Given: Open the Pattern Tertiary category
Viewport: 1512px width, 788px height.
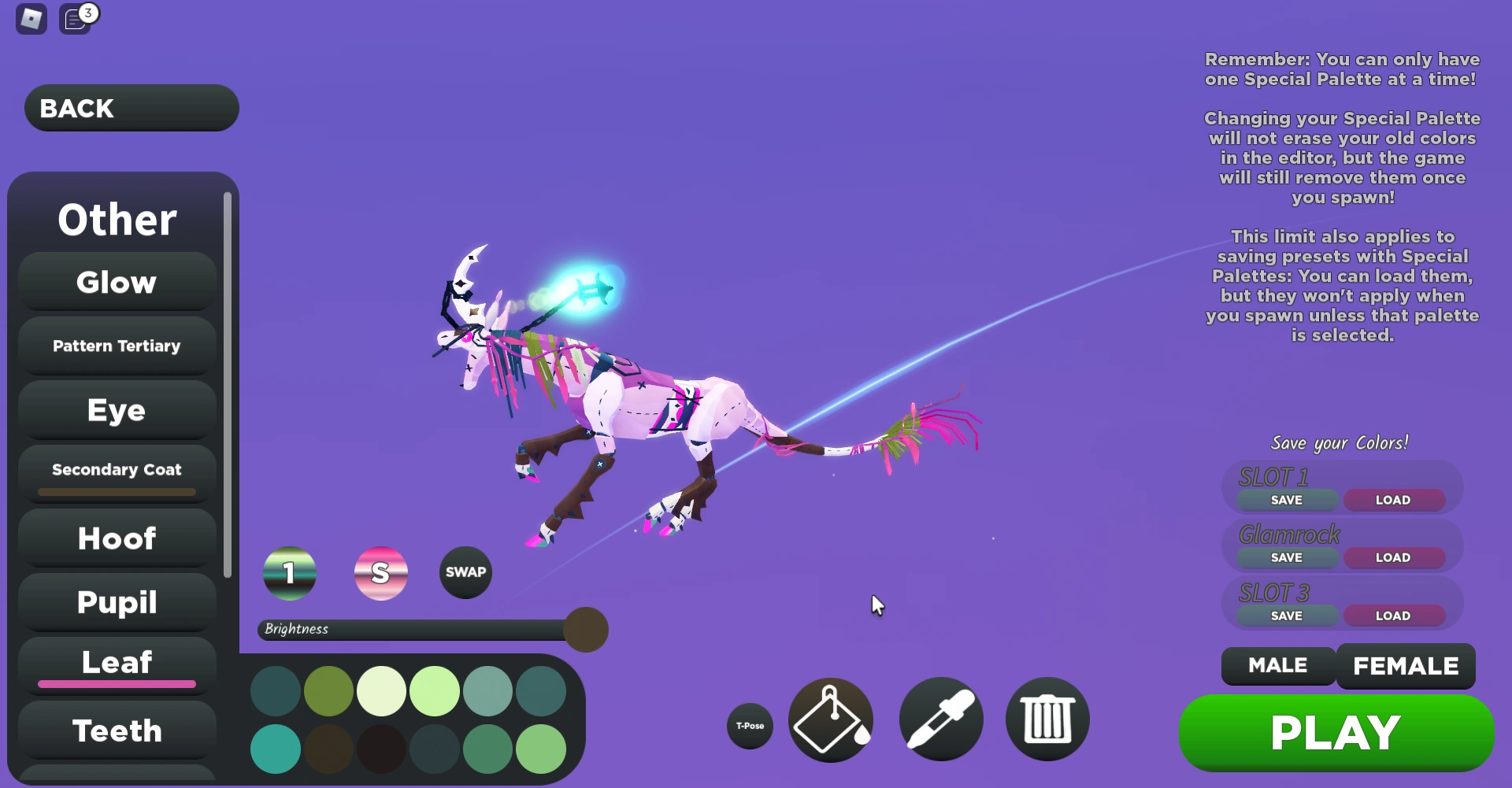Looking at the screenshot, I should point(116,345).
